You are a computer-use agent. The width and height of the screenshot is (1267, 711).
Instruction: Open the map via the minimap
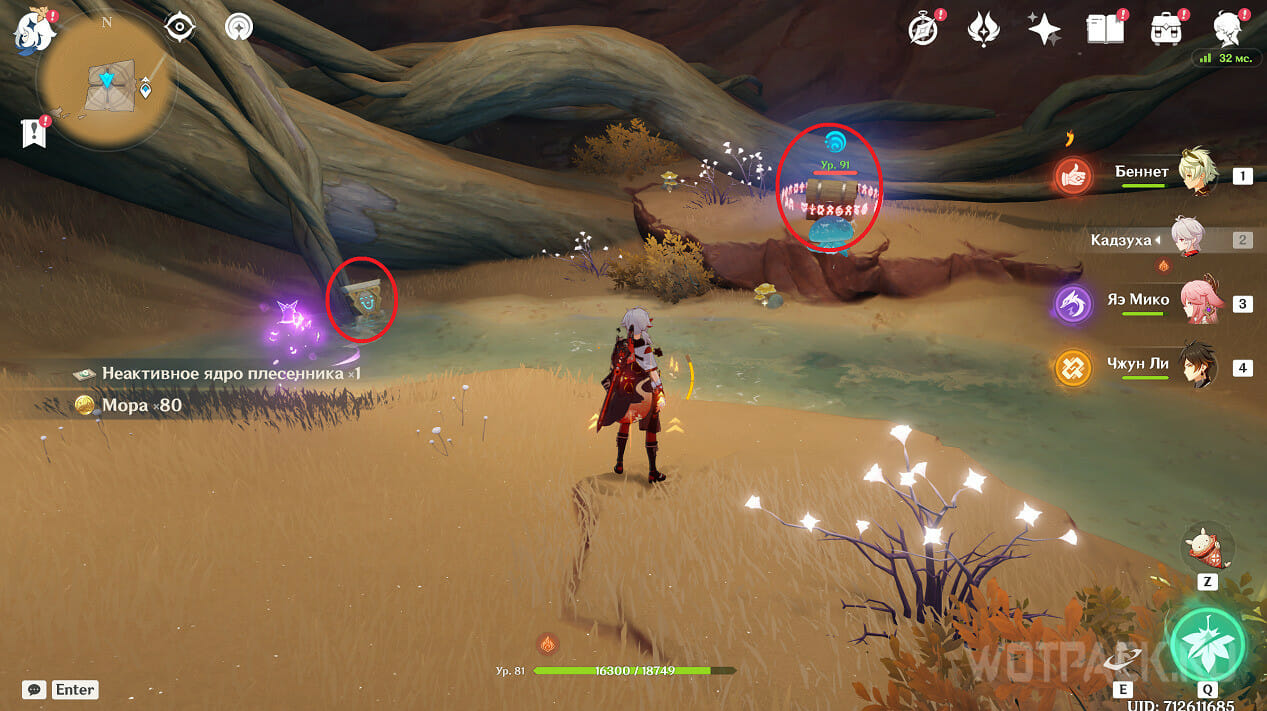coord(105,82)
